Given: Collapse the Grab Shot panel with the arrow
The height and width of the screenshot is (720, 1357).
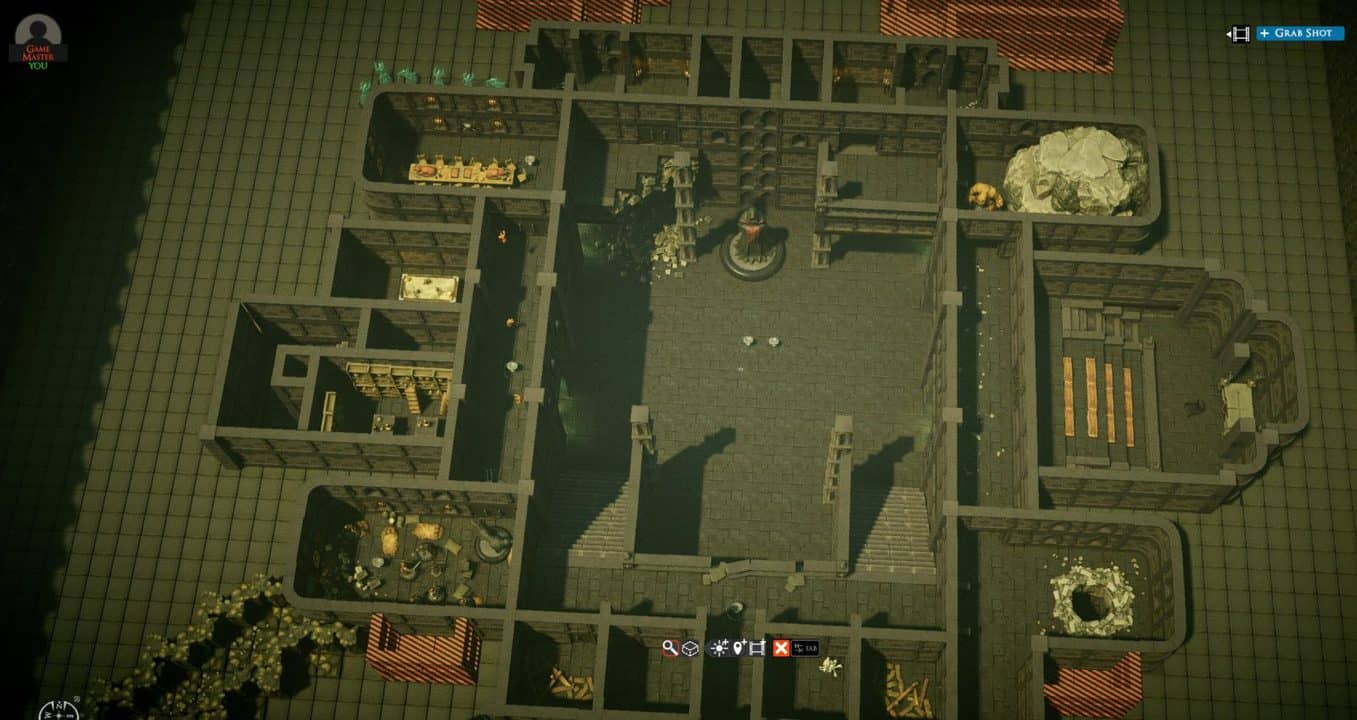Looking at the screenshot, I should (x=1229, y=33).
